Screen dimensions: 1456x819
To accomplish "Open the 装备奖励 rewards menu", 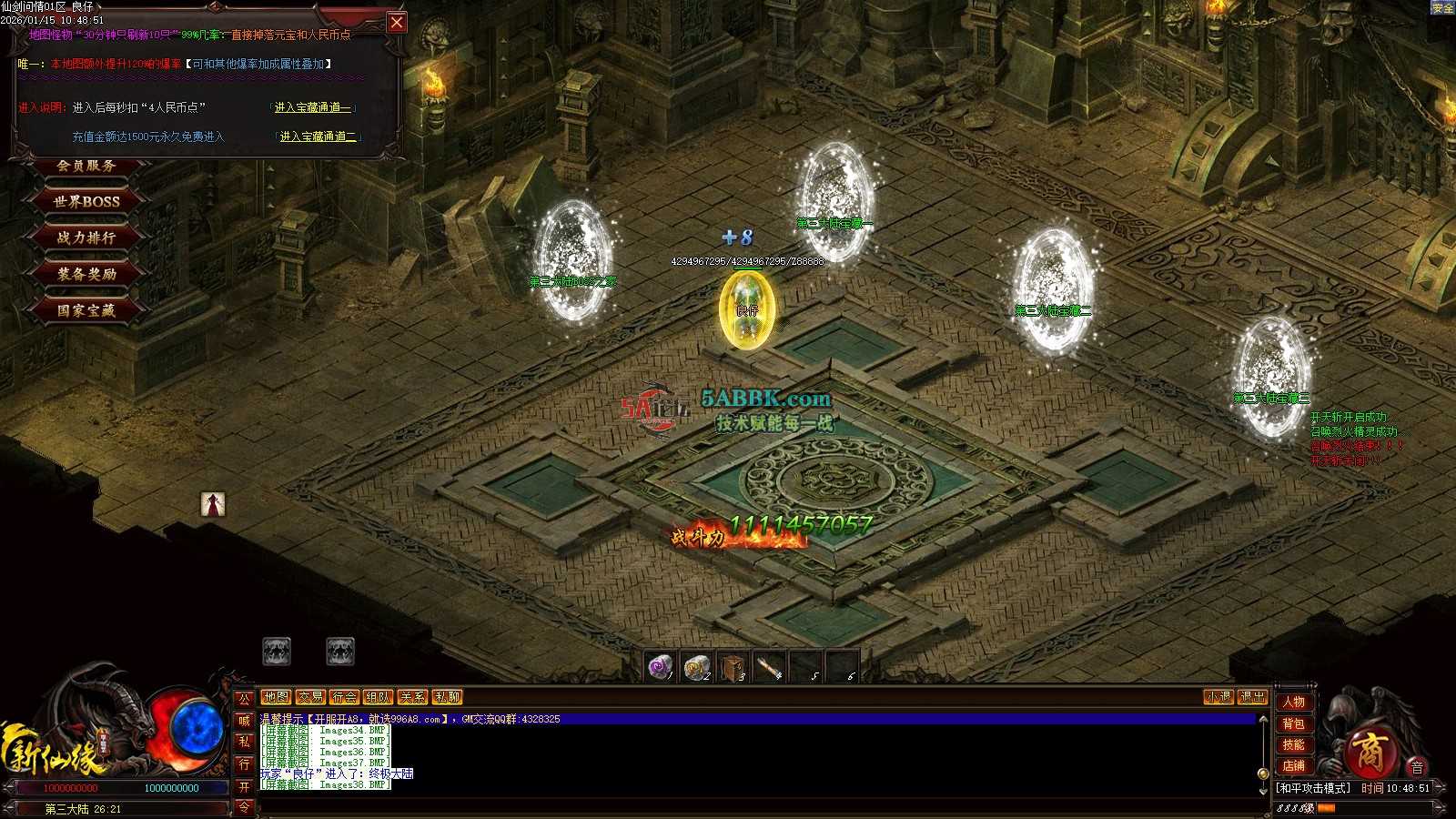I will (x=86, y=274).
